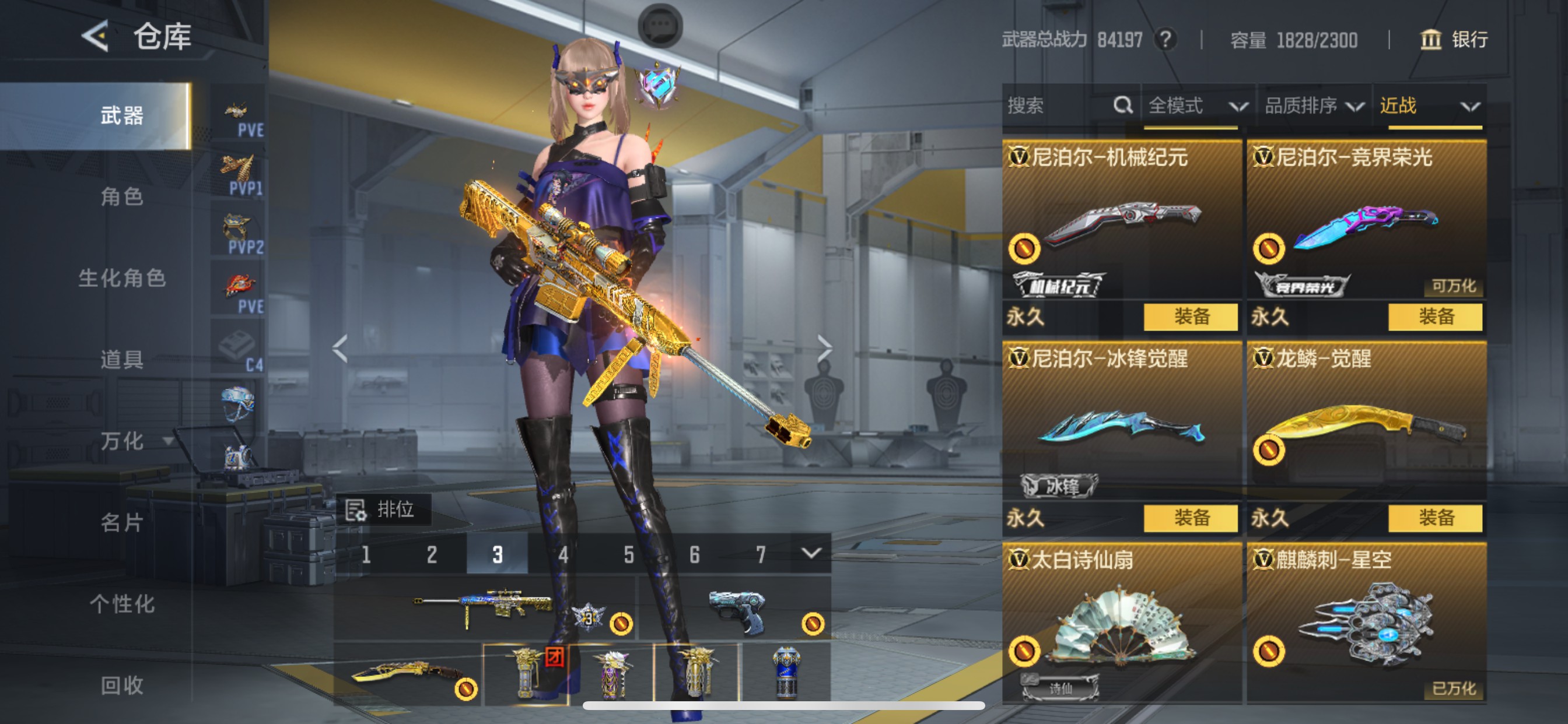Screen dimensions: 1568x724
Task: Click the 搜索 search field
Action: [x=1059, y=106]
